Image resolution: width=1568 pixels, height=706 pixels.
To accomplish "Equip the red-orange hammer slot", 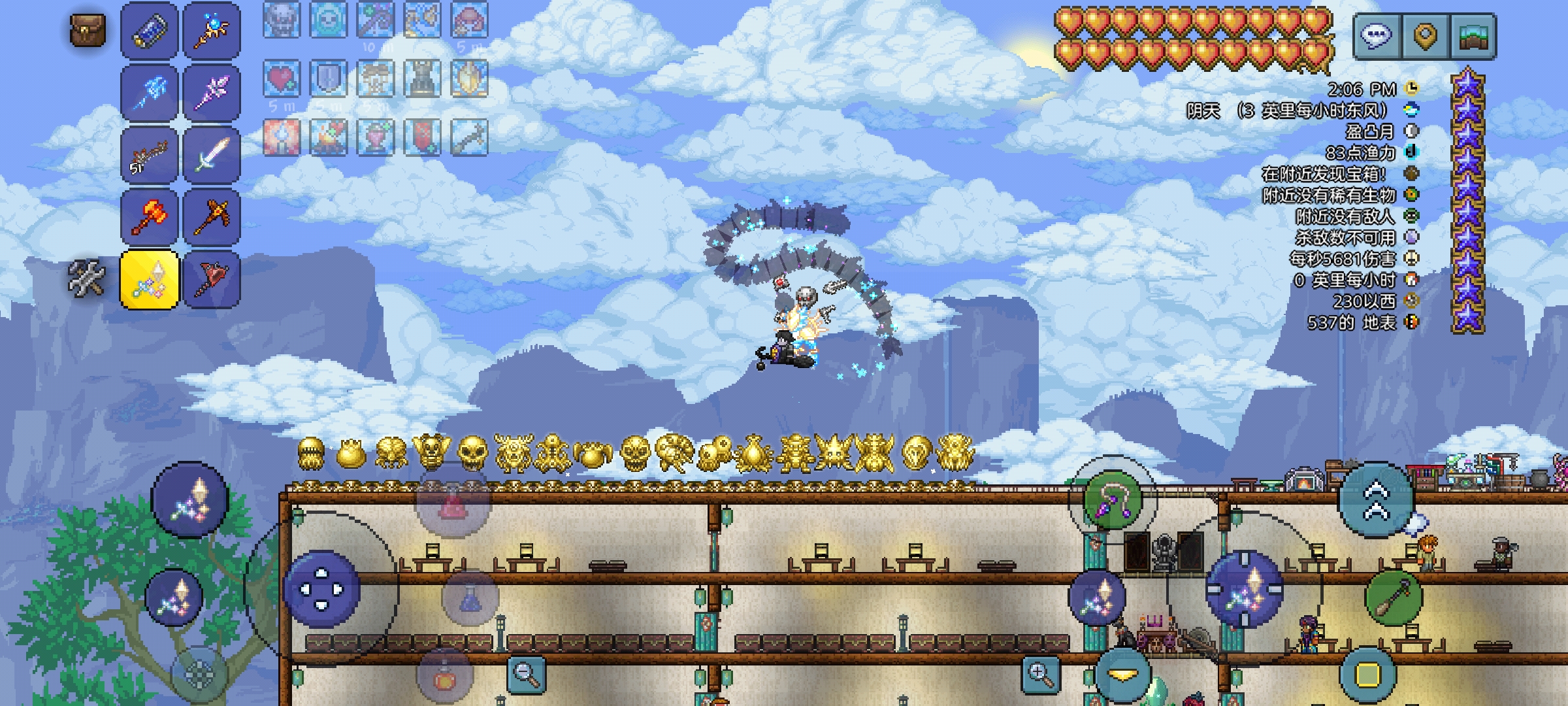I will (x=150, y=217).
